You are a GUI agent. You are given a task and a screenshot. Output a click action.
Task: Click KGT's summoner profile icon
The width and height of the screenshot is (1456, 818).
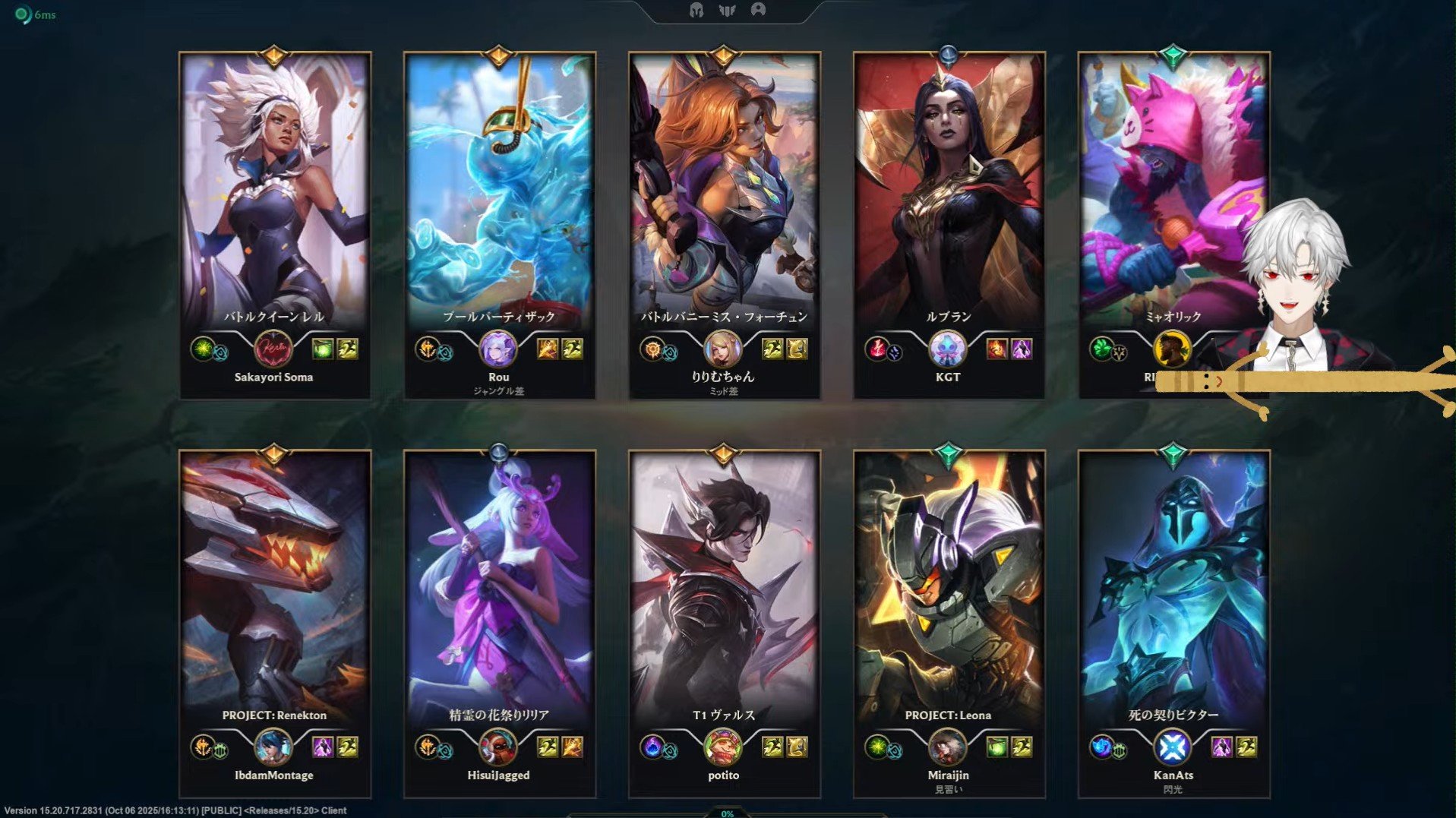pyautogui.click(x=948, y=349)
